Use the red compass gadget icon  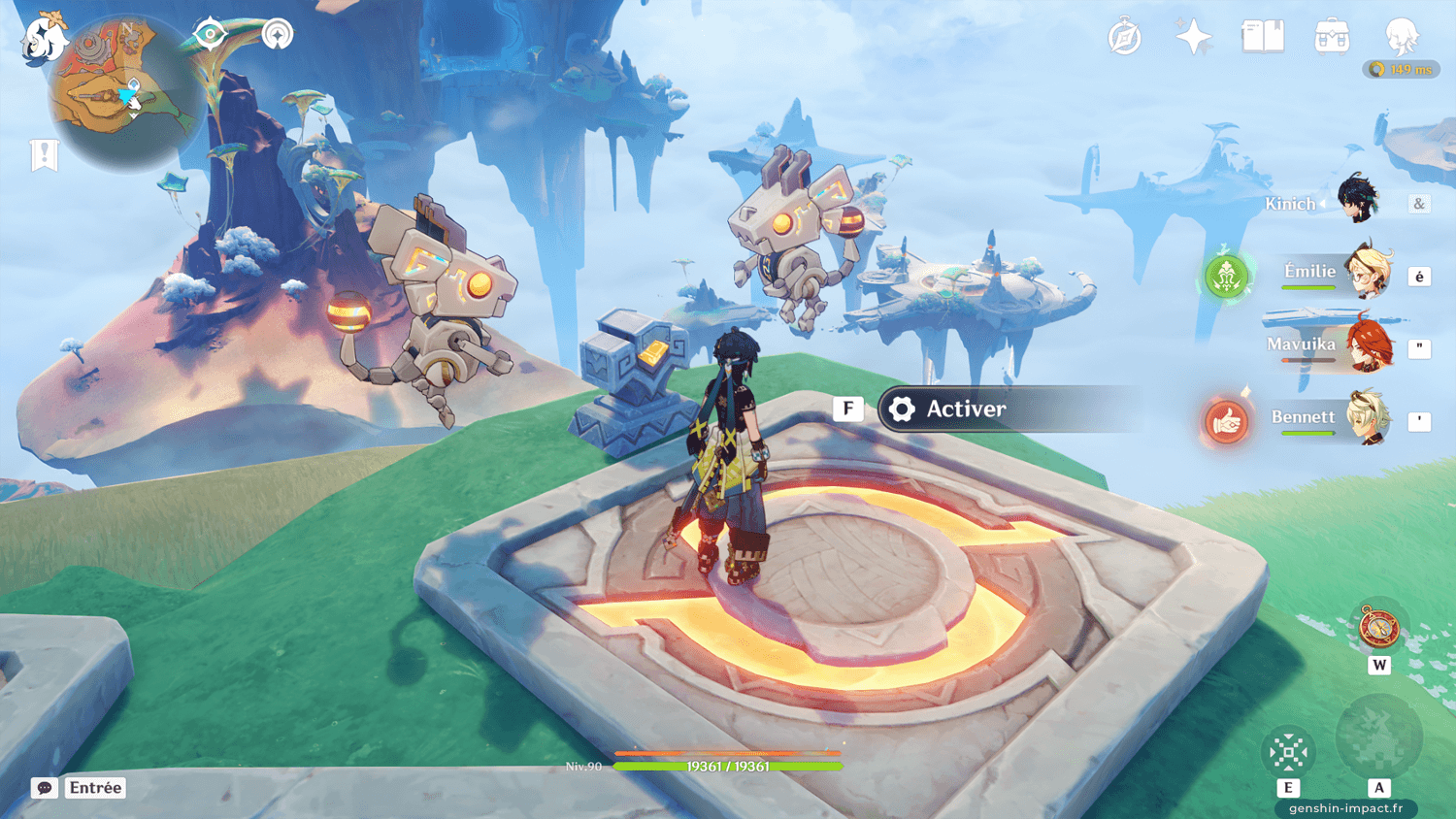tap(1378, 627)
